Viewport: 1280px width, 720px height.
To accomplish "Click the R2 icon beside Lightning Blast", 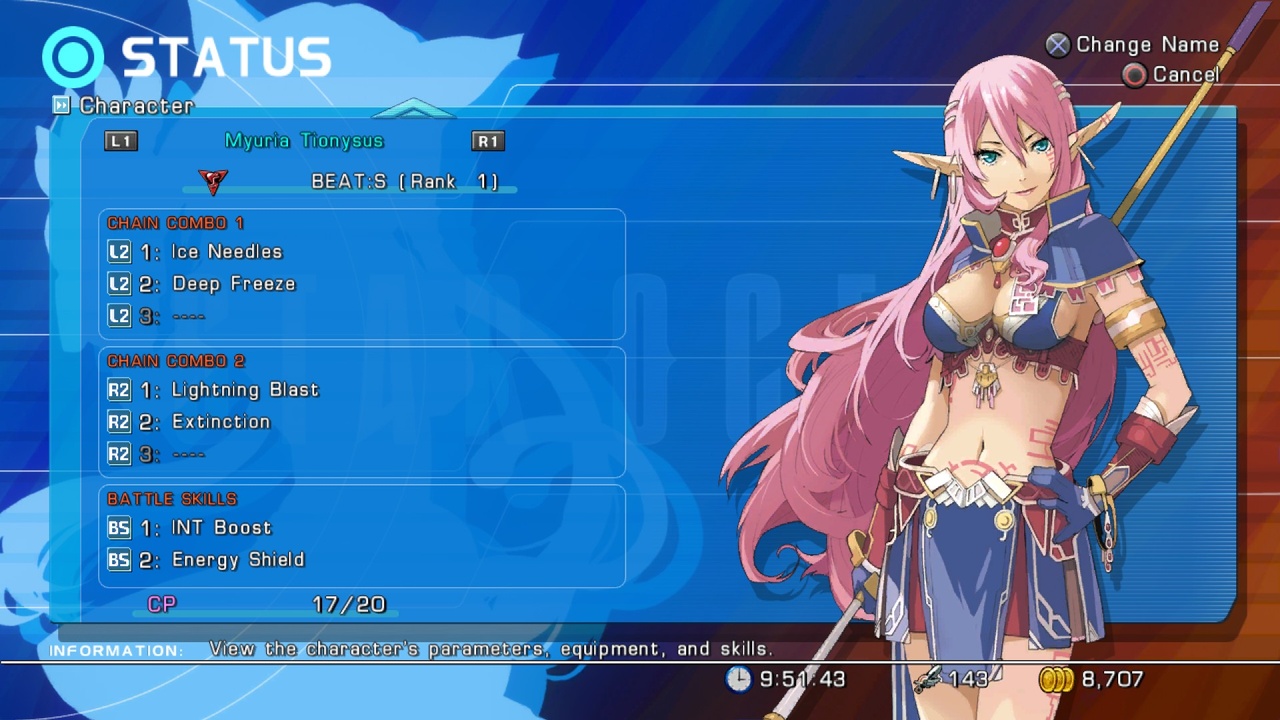I will pos(119,389).
